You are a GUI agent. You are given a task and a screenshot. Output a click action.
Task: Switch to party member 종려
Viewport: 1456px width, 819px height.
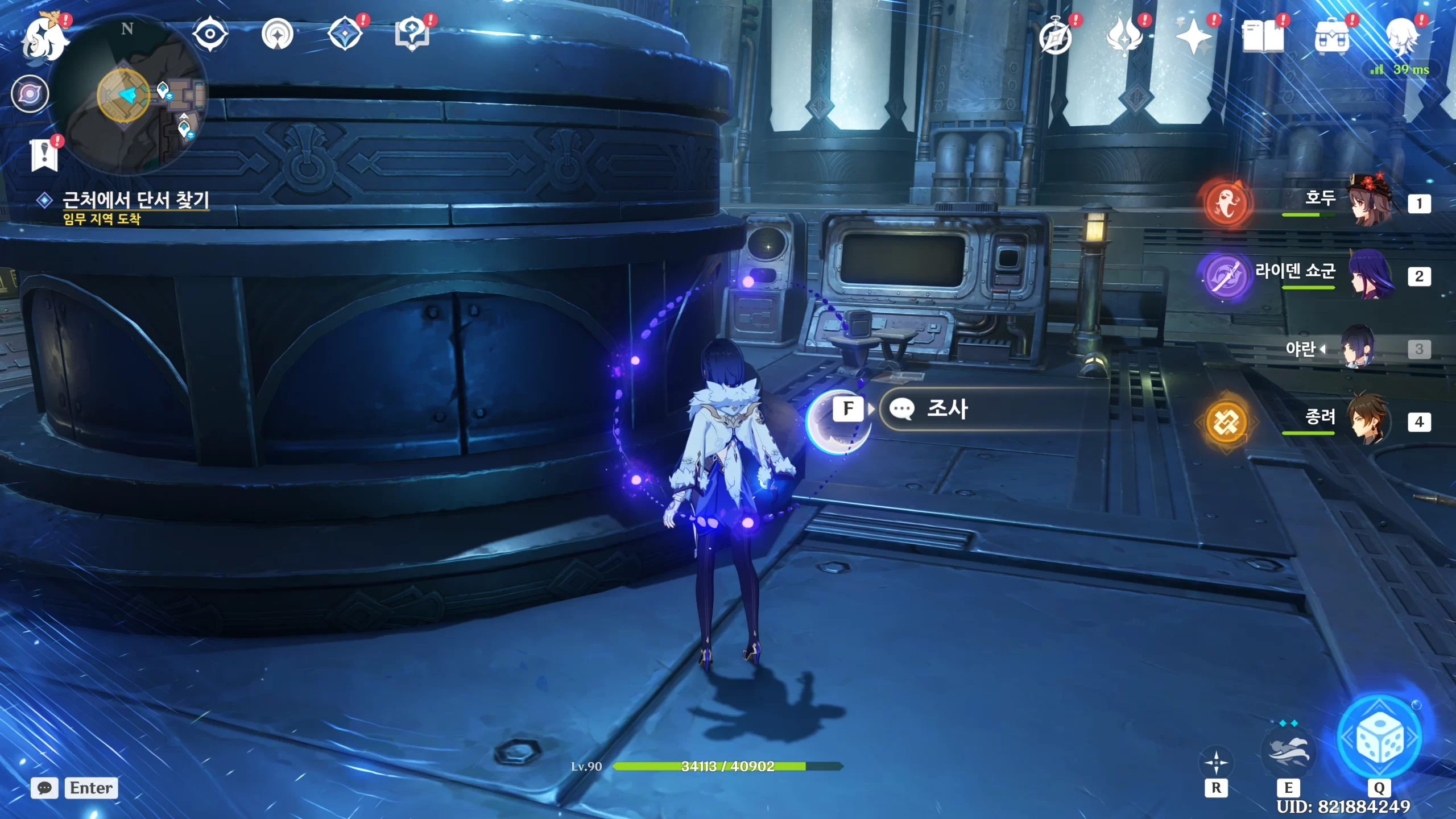(x=1371, y=421)
